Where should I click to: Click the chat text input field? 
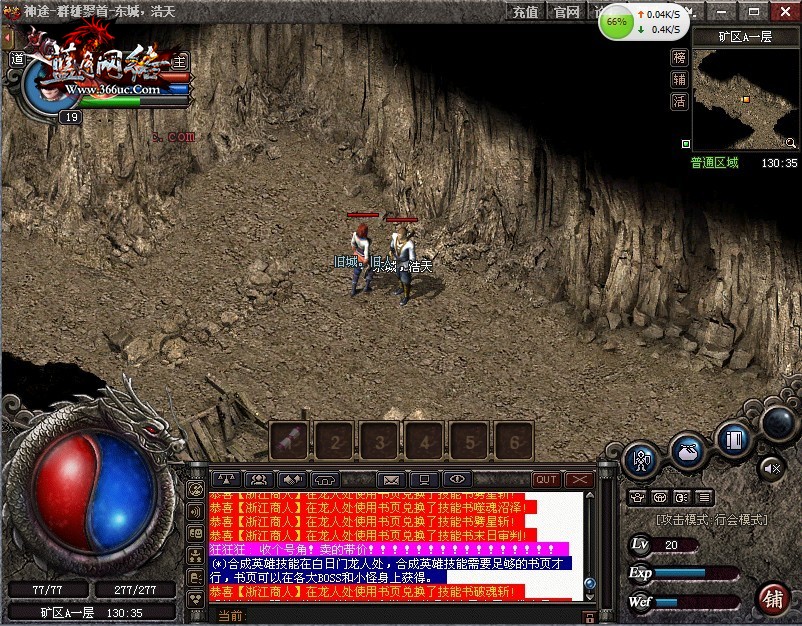point(400,616)
